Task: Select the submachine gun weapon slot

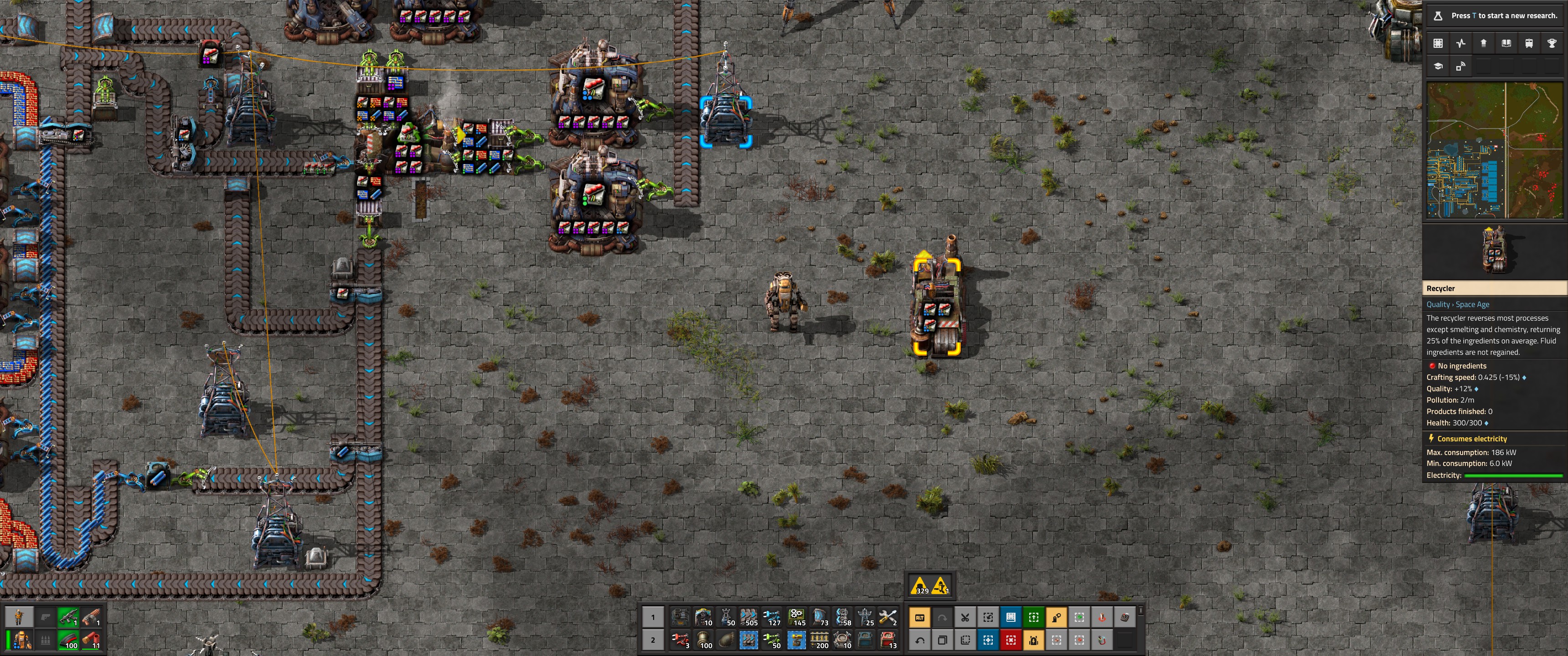Action: click(69, 618)
